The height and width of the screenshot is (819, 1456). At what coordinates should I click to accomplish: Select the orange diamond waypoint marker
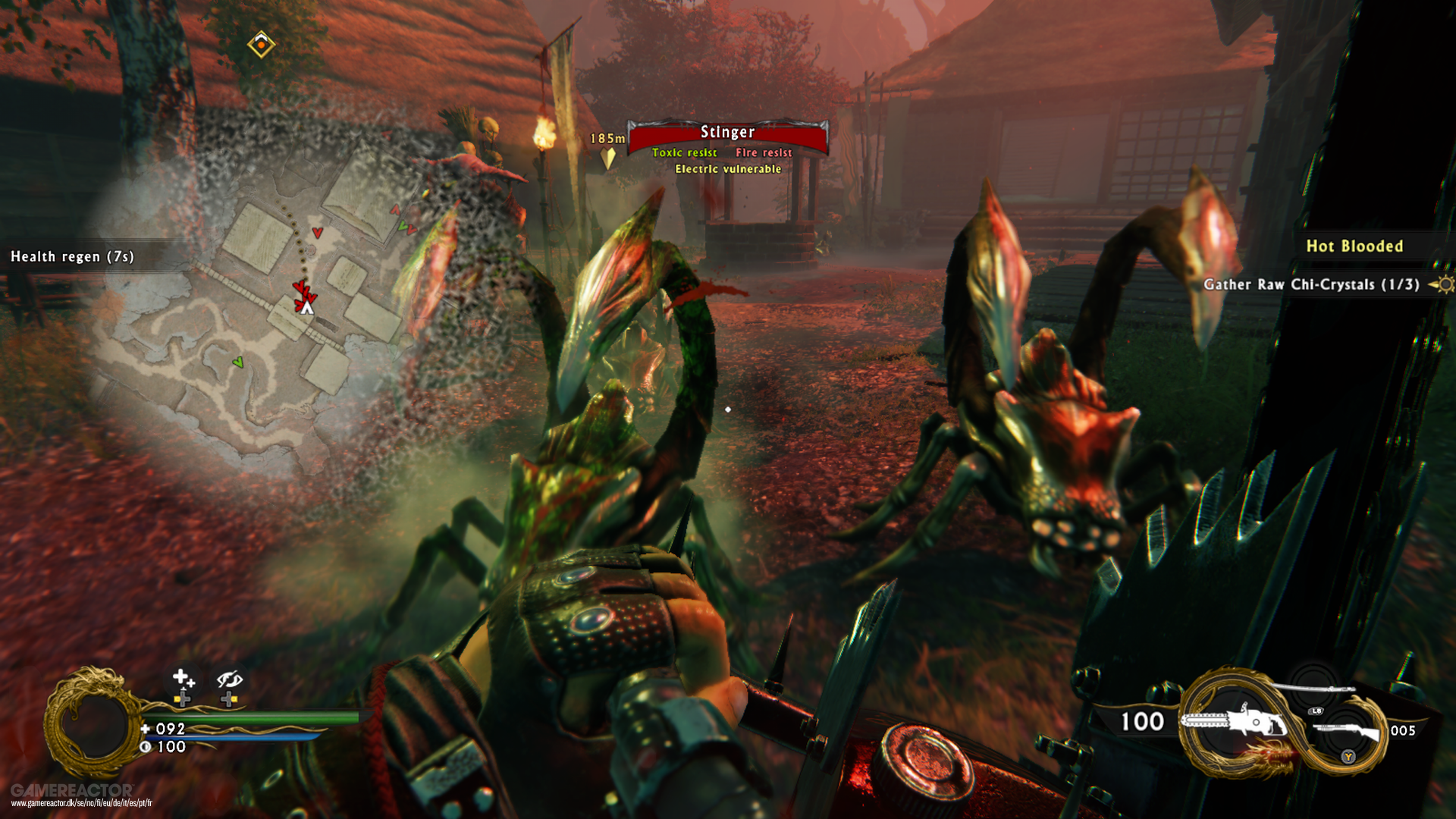261,45
